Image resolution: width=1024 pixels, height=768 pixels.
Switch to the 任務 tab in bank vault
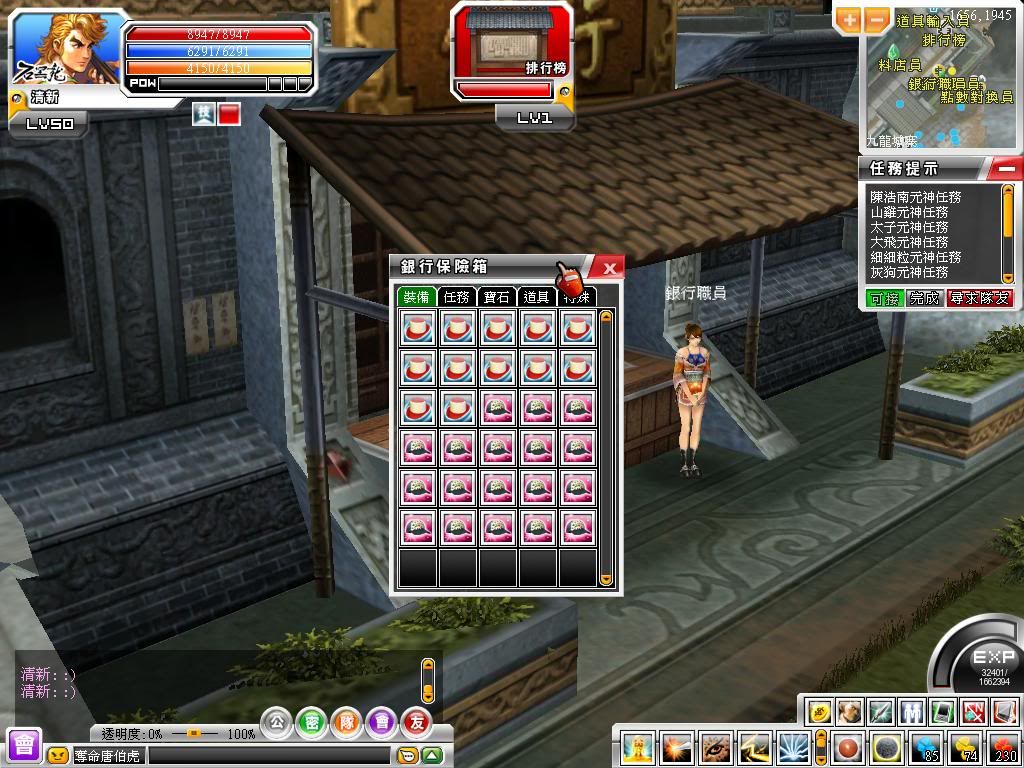pyautogui.click(x=456, y=297)
